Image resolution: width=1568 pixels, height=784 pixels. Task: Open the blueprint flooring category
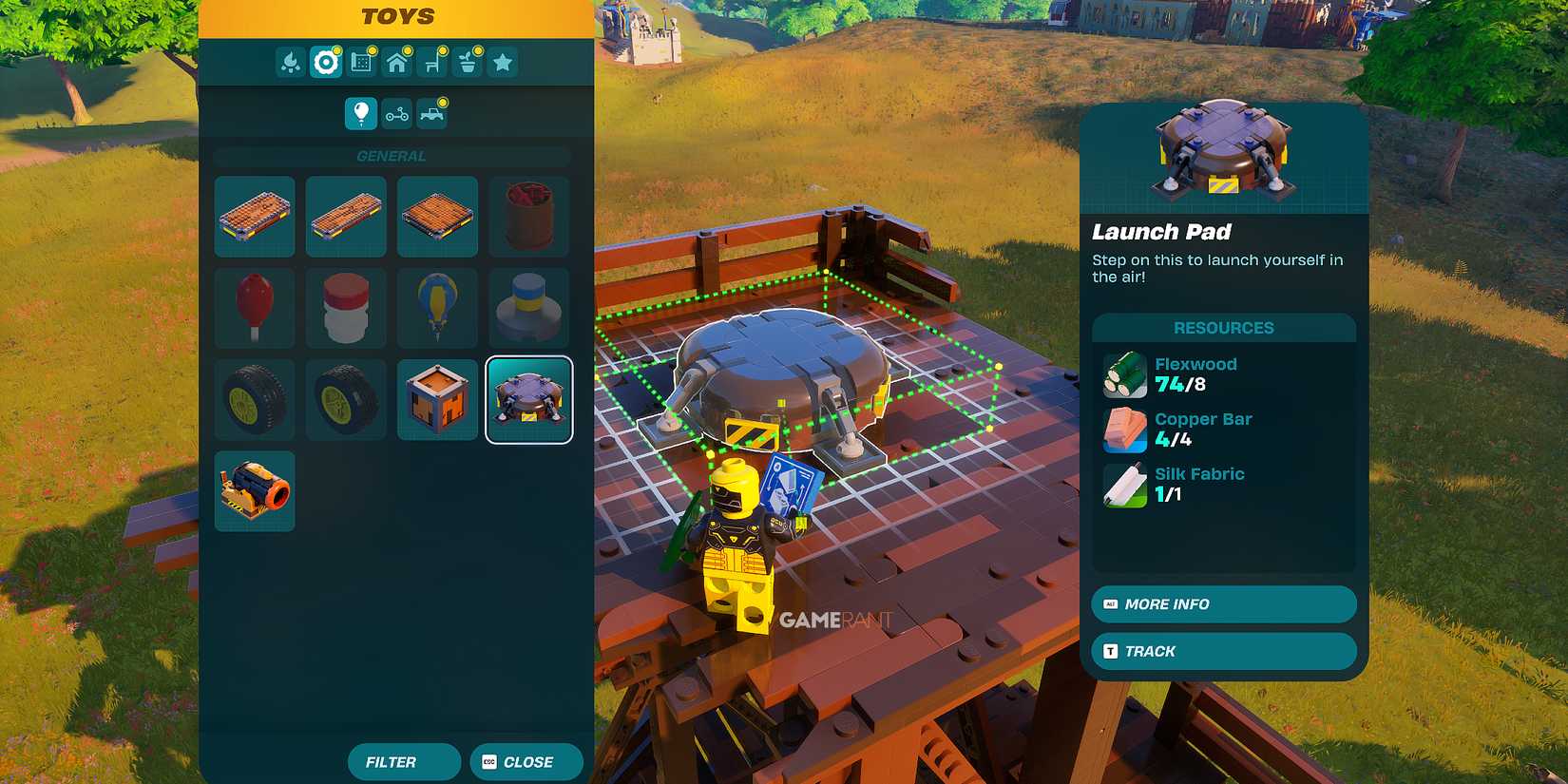pyautogui.click(x=360, y=62)
